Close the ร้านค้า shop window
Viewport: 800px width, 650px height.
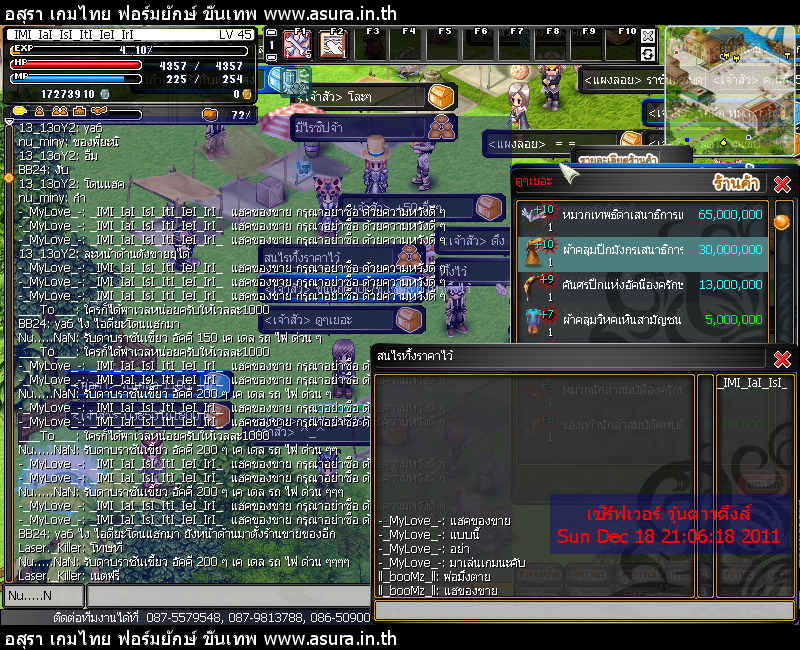point(782,184)
